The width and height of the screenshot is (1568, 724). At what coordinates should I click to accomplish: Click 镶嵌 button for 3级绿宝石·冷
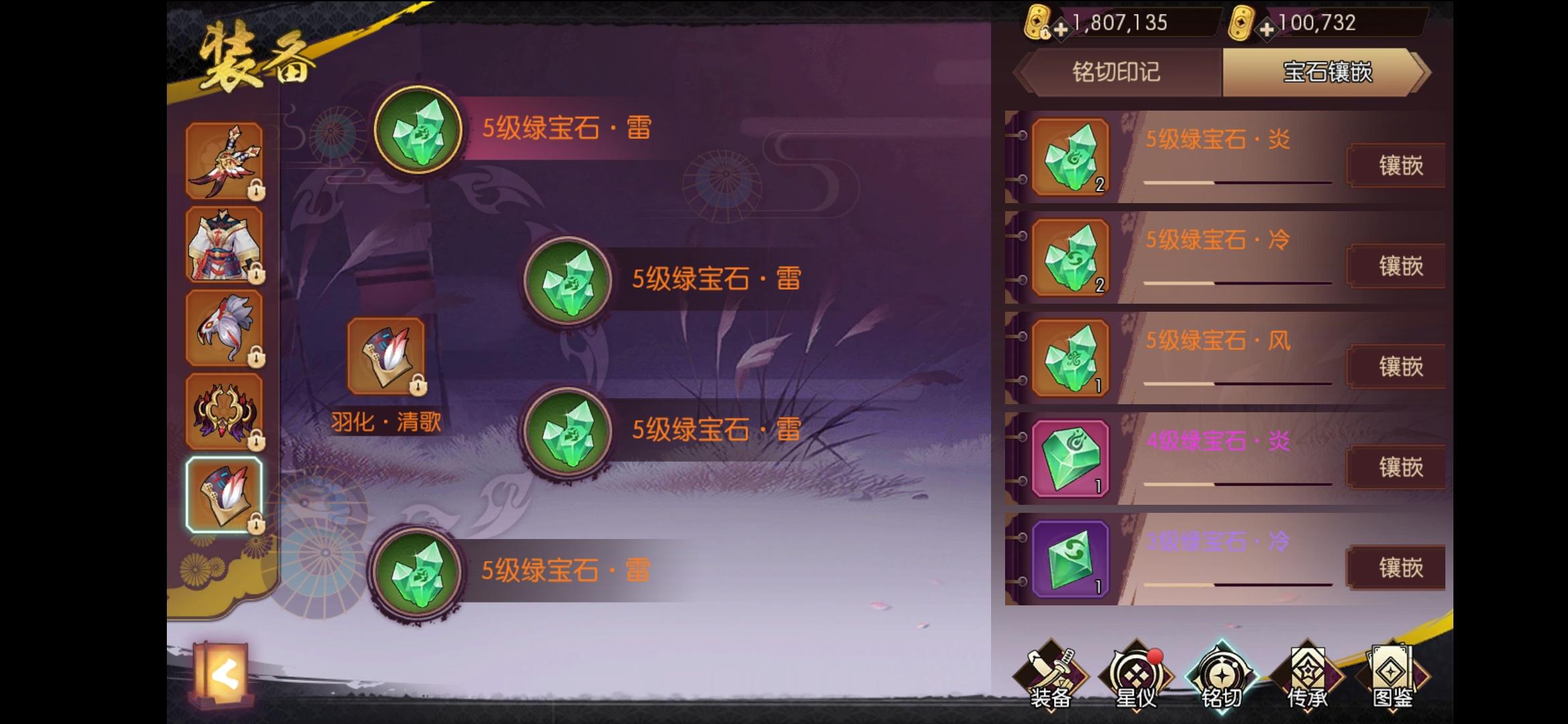(1396, 568)
